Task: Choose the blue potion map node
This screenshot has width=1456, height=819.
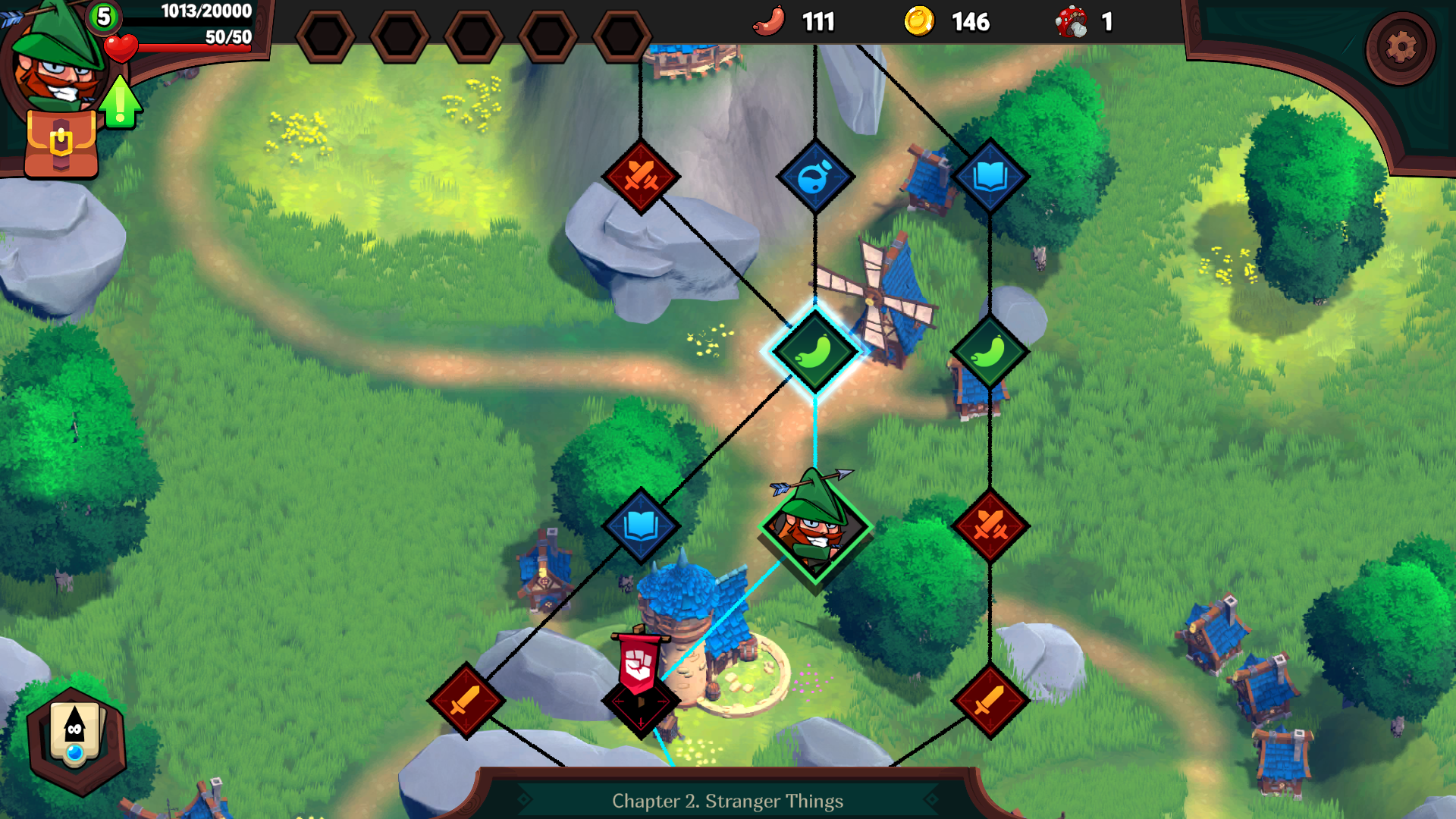Action: (815, 177)
